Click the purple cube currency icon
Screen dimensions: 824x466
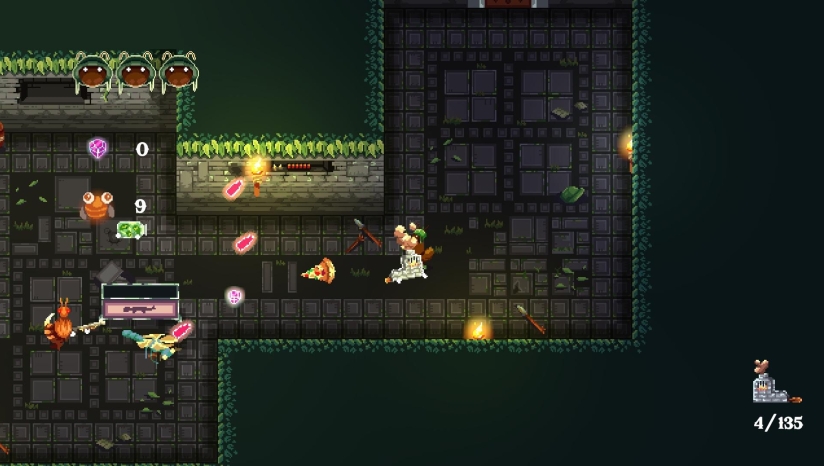98,149
